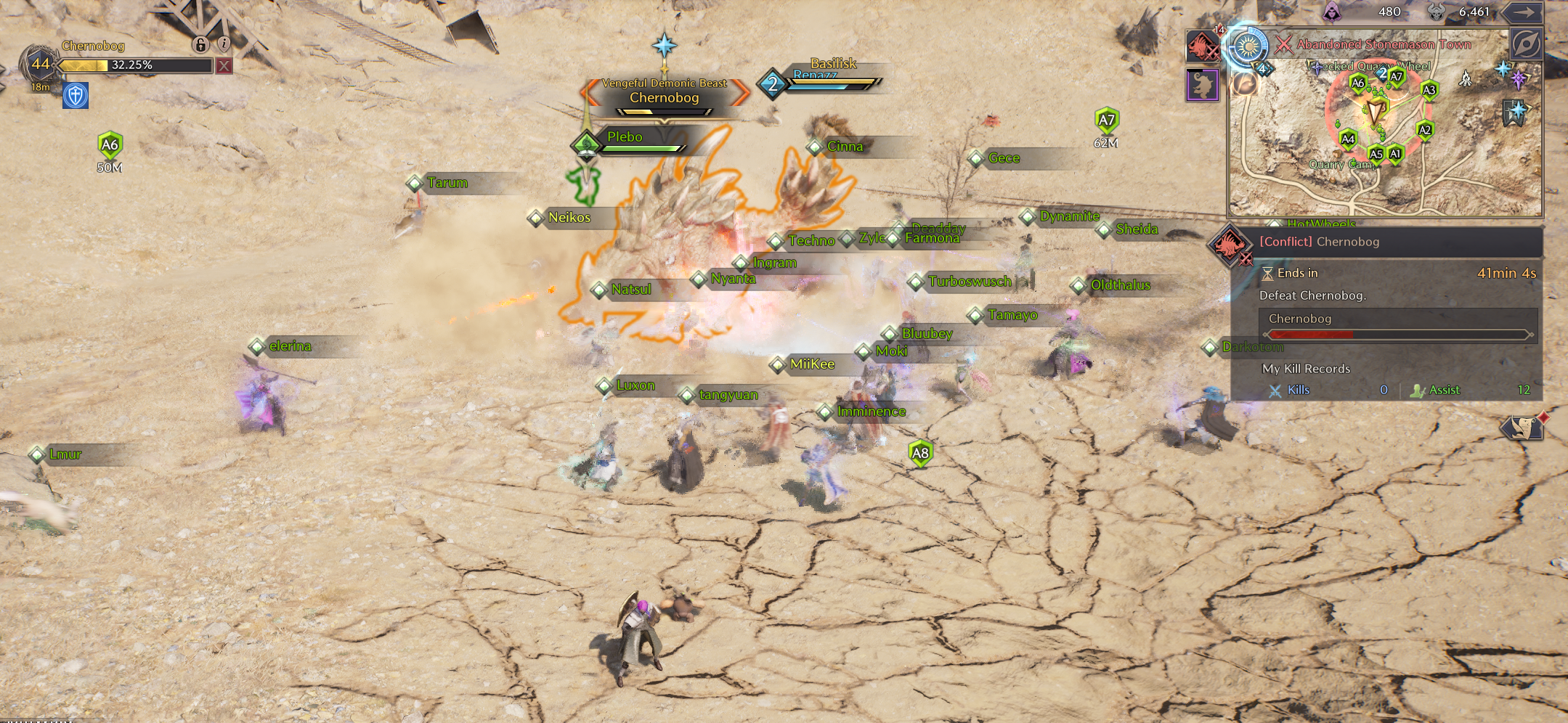The width and height of the screenshot is (1568, 723).
Task: Toggle the minimap compass button
Action: [x=1526, y=45]
